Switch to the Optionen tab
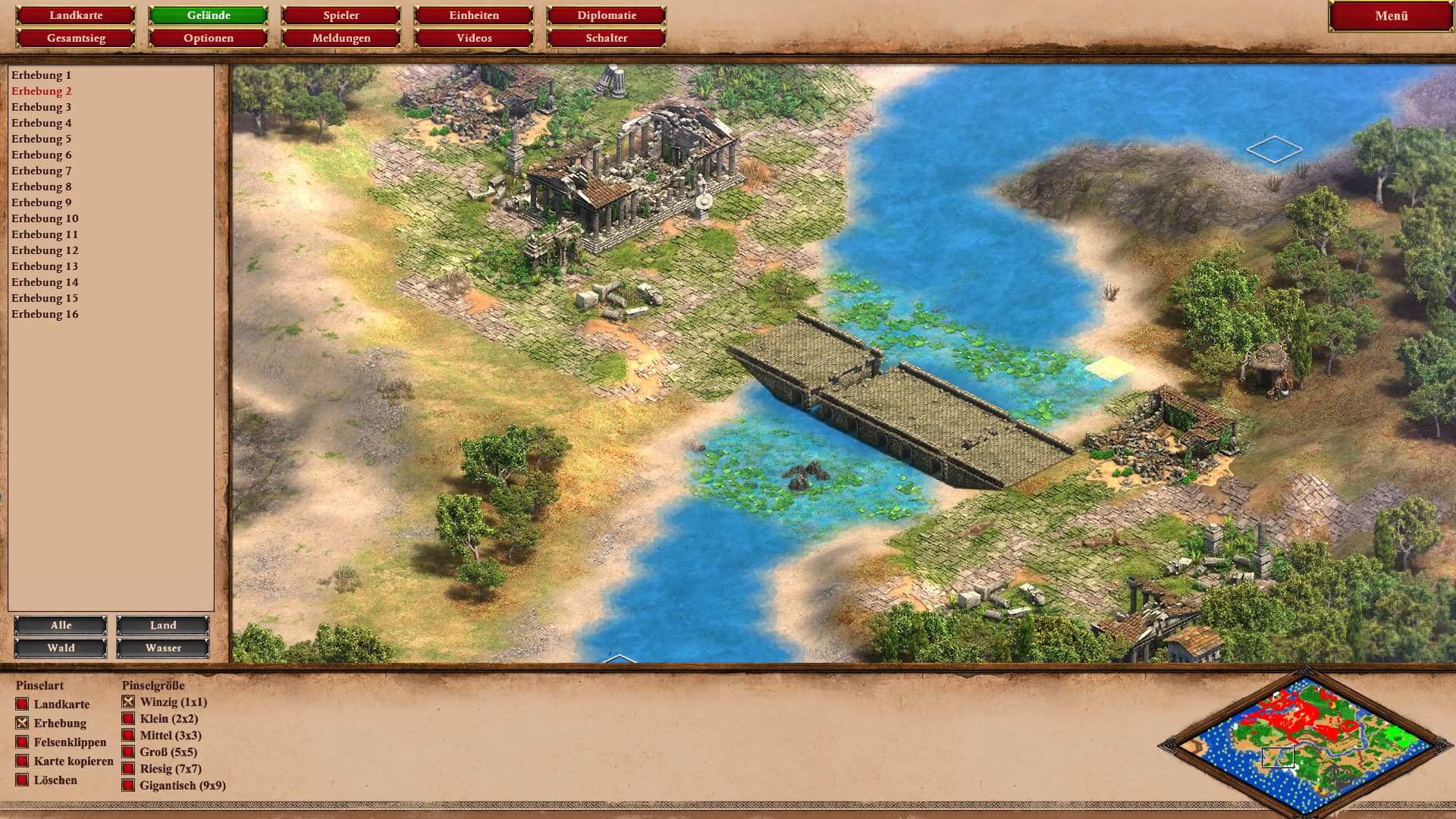Image resolution: width=1456 pixels, height=819 pixels. [209, 38]
